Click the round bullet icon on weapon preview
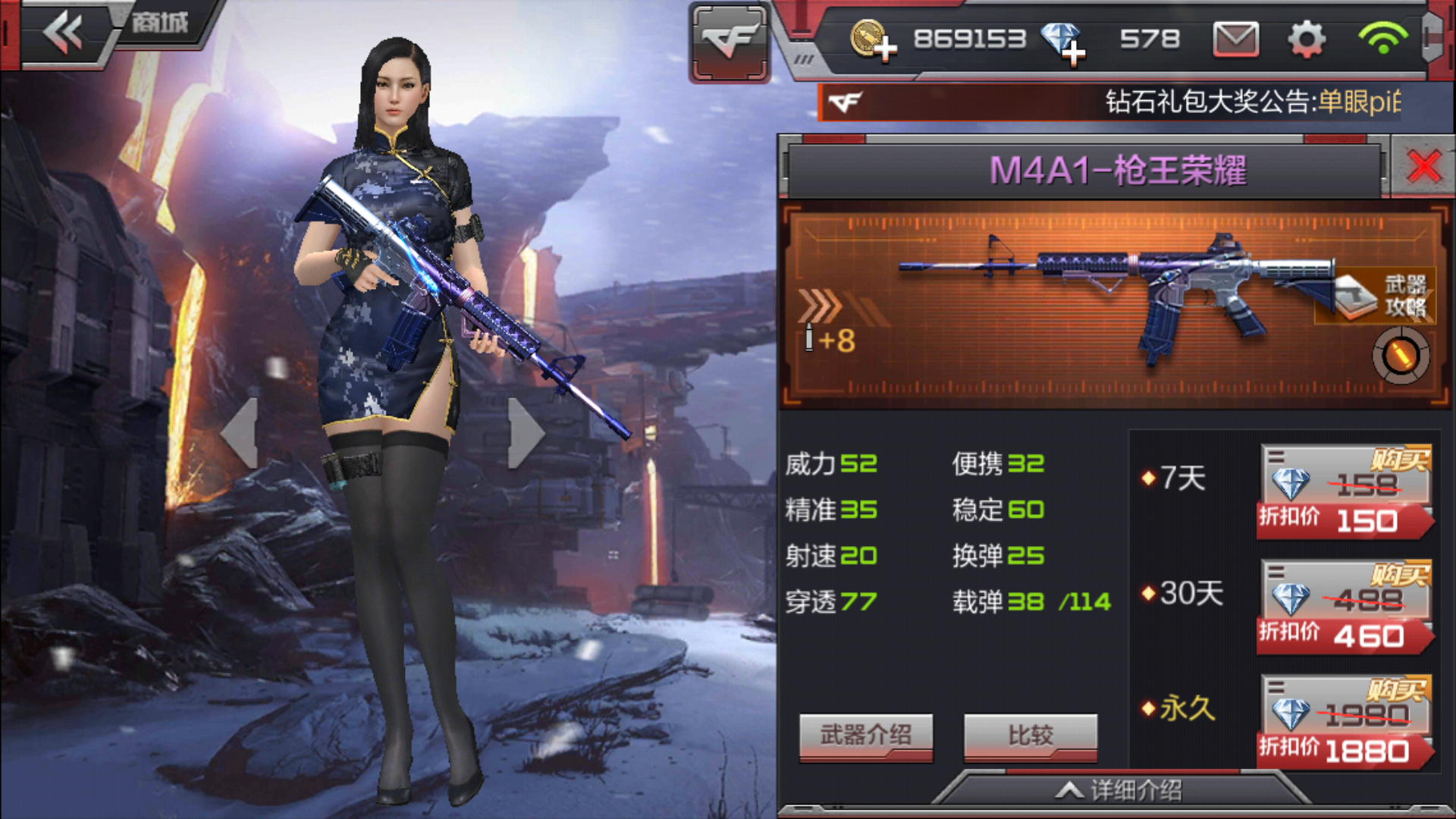1456x819 pixels. 1400,356
